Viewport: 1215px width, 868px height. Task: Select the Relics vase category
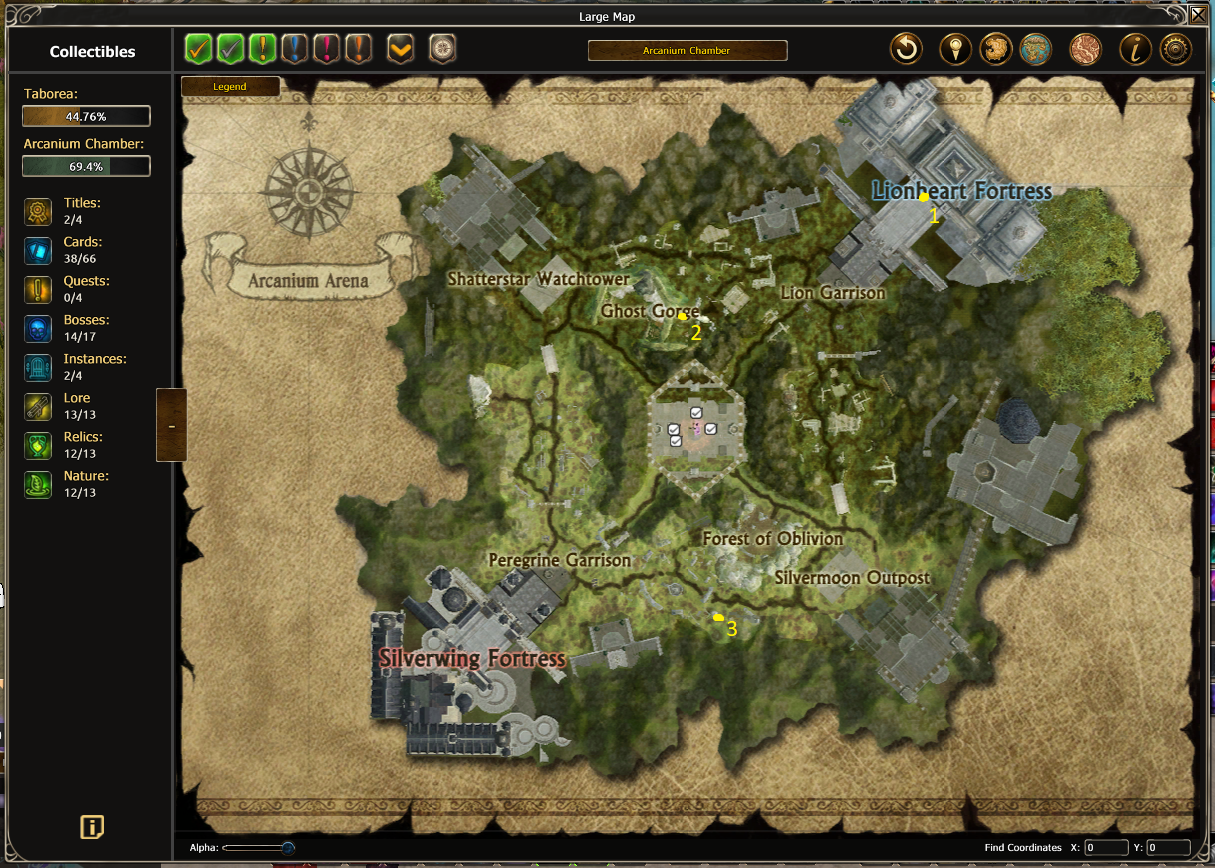click(x=38, y=445)
